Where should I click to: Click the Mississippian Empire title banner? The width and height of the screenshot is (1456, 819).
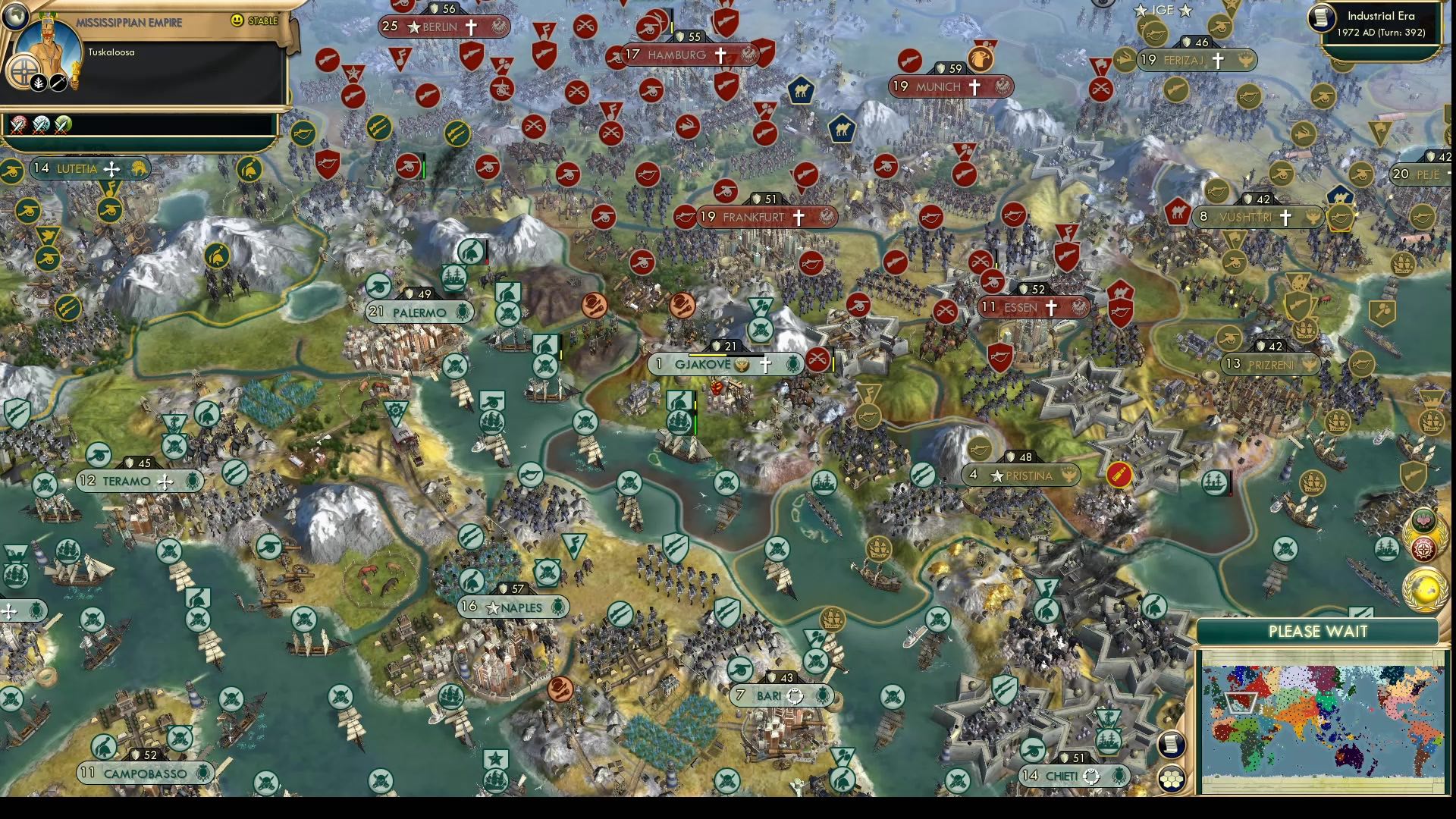pos(130,22)
